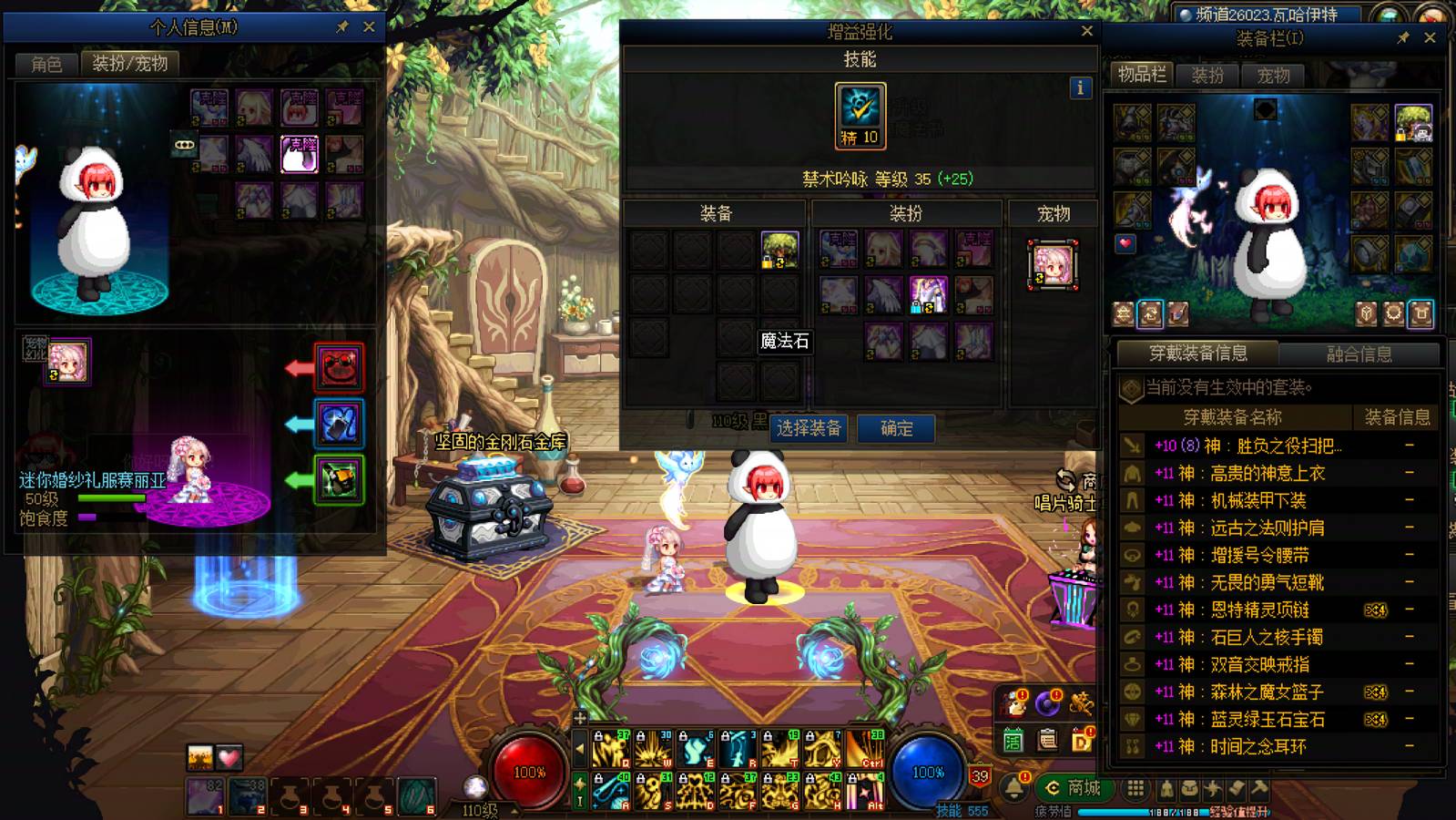Viewport: 1456px width, 820px height.
Task: Open the 穿戴装备信息 tab
Action: point(1197,354)
